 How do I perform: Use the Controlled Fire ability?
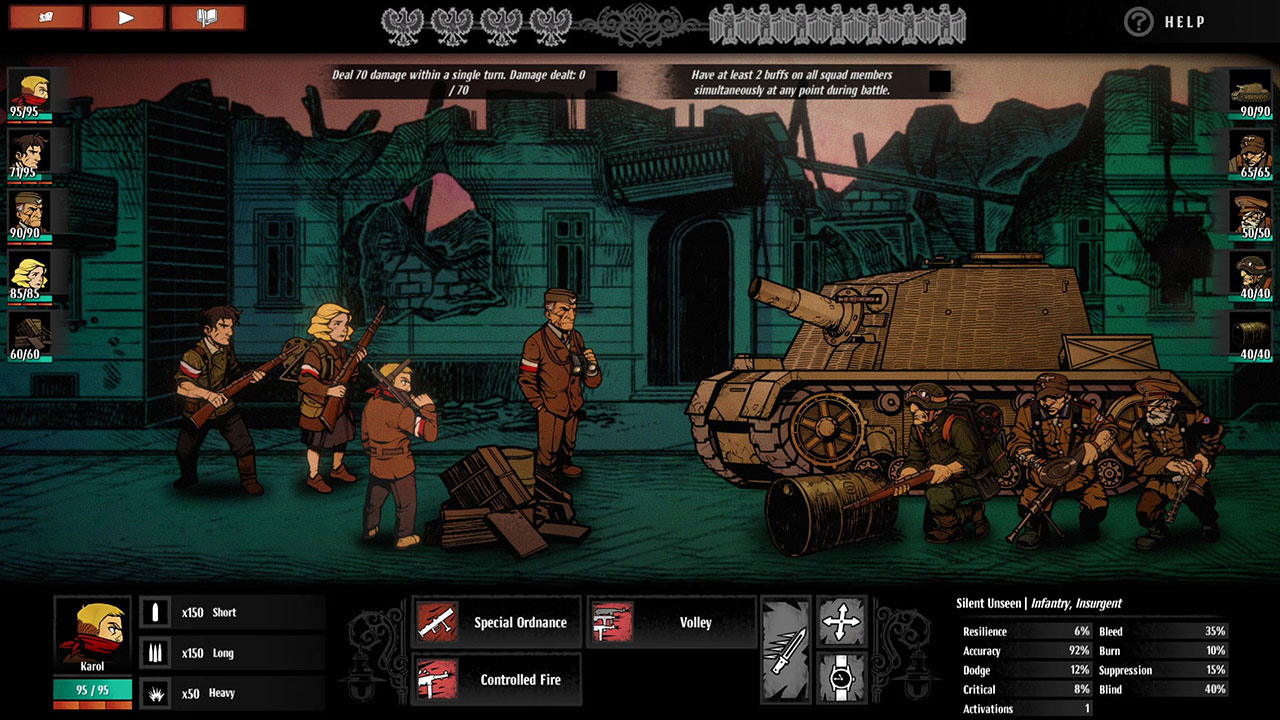point(497,679)
